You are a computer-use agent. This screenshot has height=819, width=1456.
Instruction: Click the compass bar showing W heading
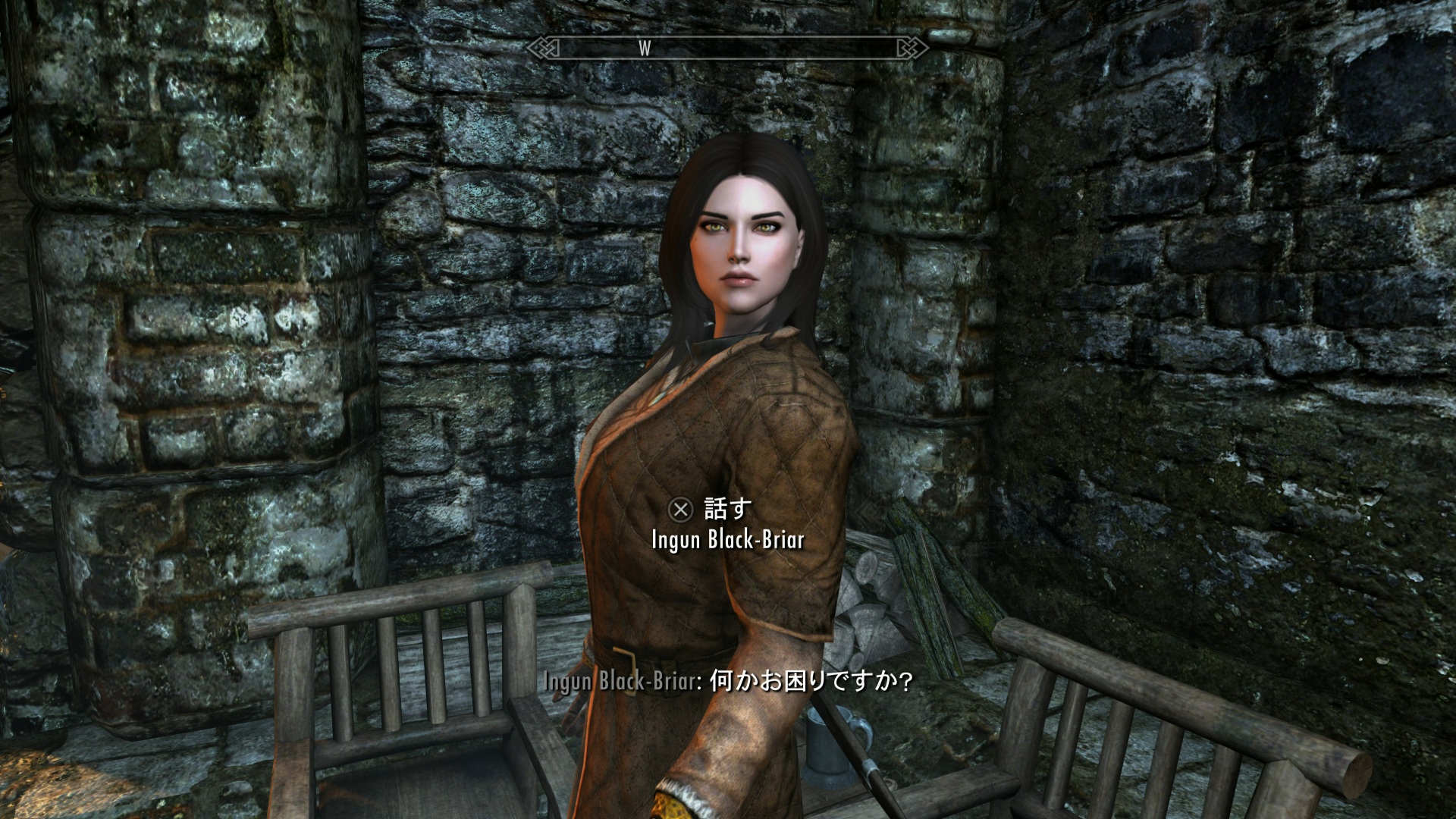tap(727, 49)
